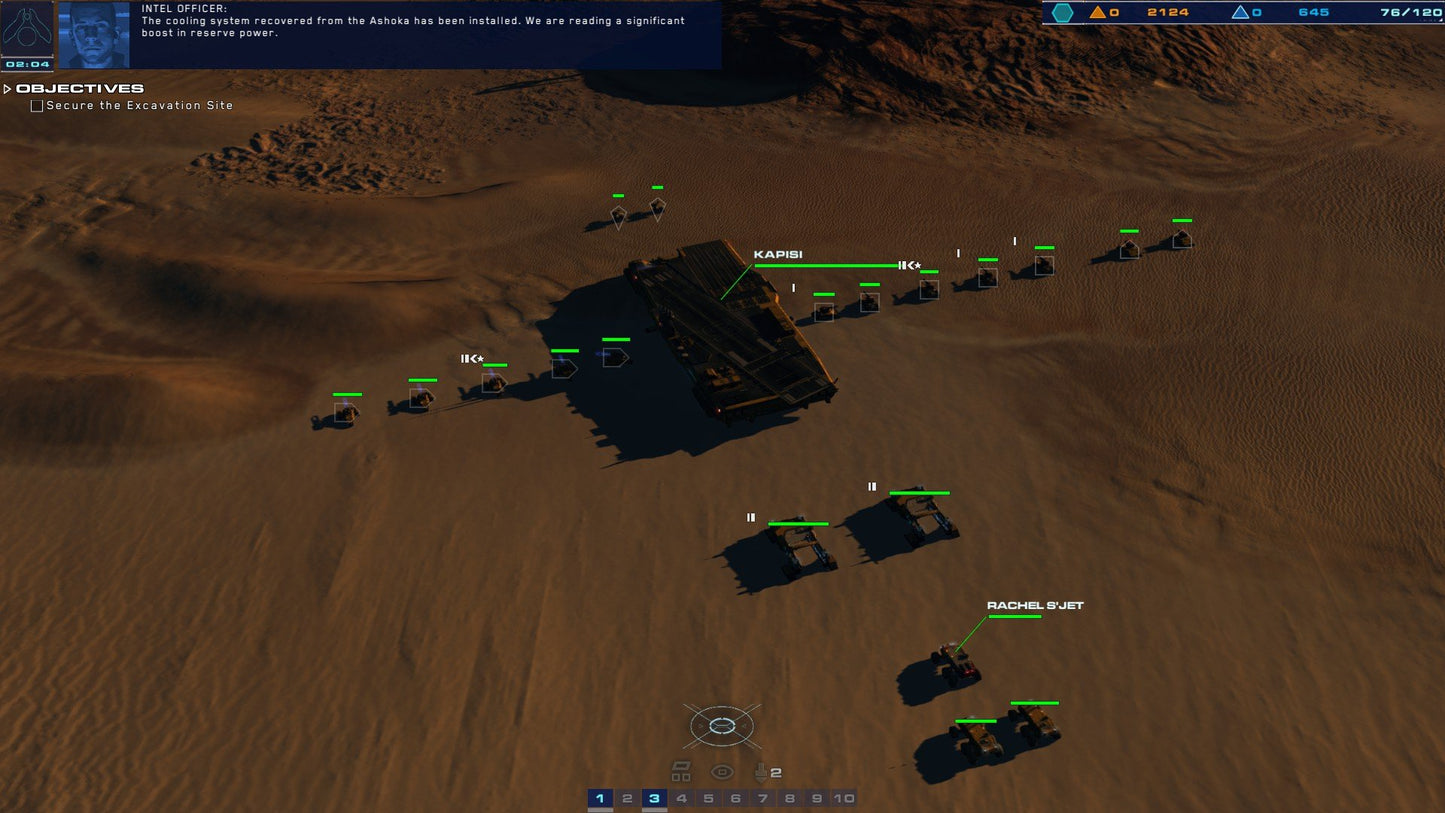The image size is (1445, 813).
Task: Click the Kapisi carrier emblem in top-left panel
Action: click(x=27, y=30)
